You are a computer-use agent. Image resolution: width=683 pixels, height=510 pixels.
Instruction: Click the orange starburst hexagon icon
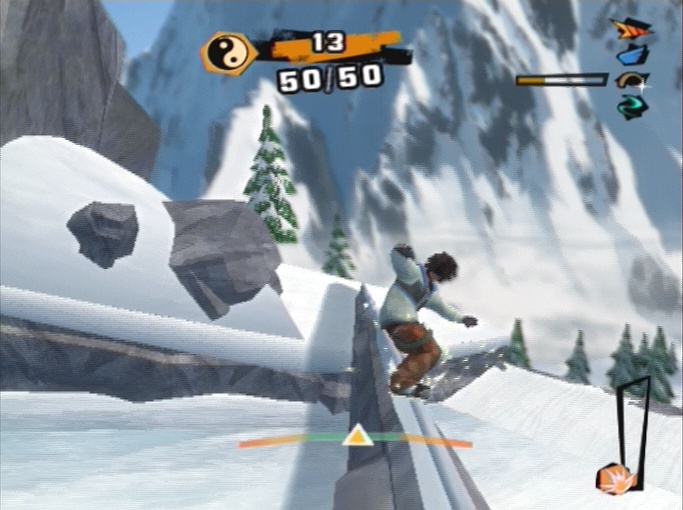pyautogui.click(x=612, y=479)
